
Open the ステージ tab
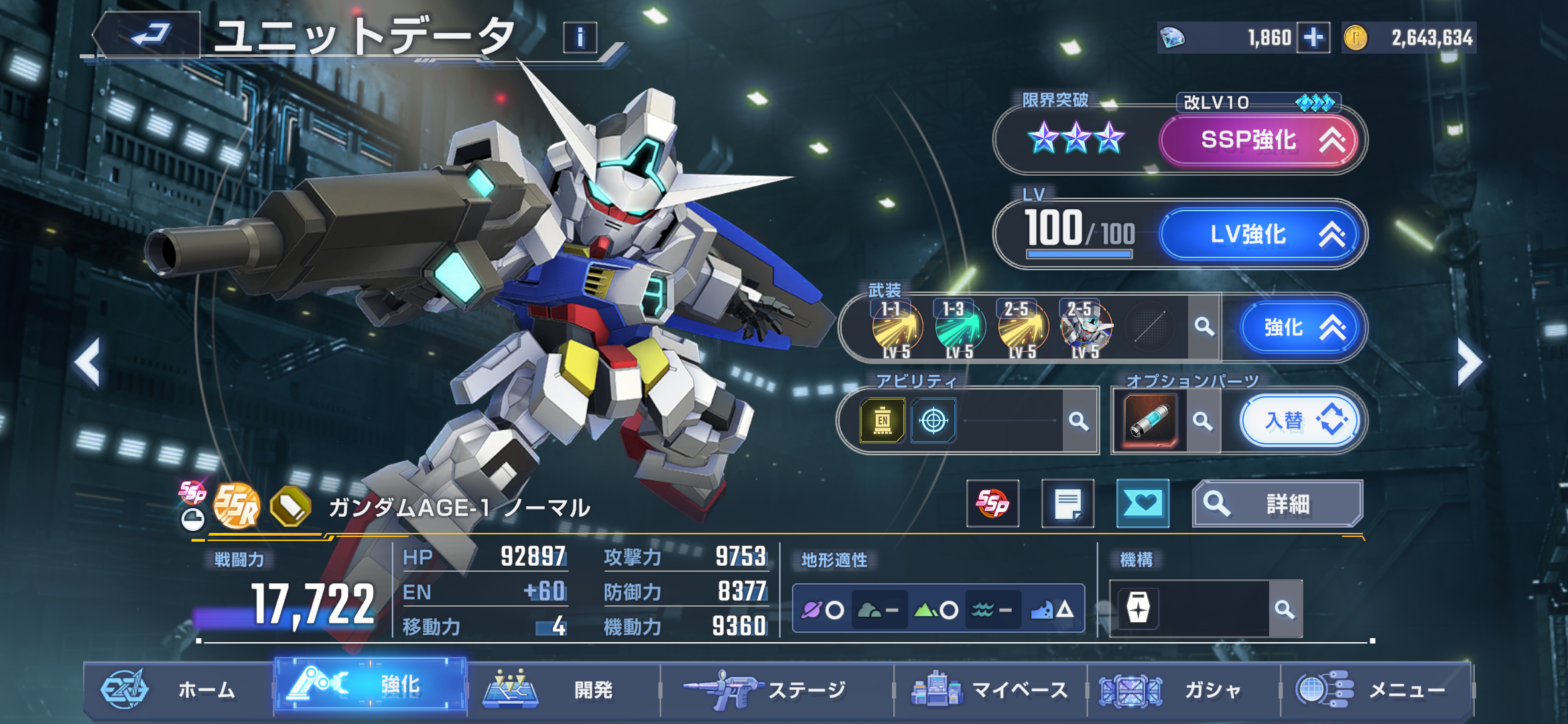click(776, 689)
